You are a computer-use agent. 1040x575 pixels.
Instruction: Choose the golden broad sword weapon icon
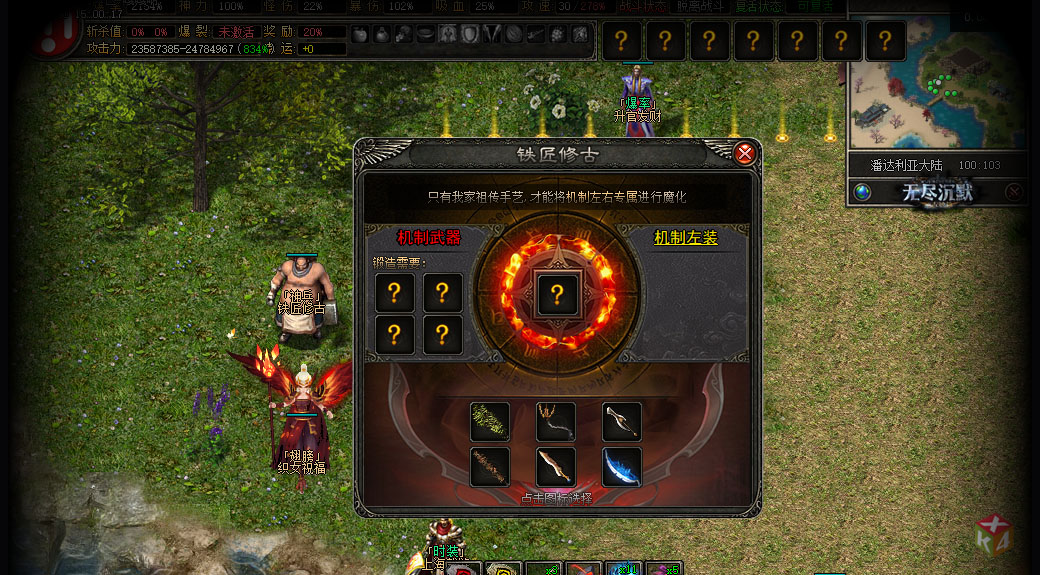pos(556,467)
